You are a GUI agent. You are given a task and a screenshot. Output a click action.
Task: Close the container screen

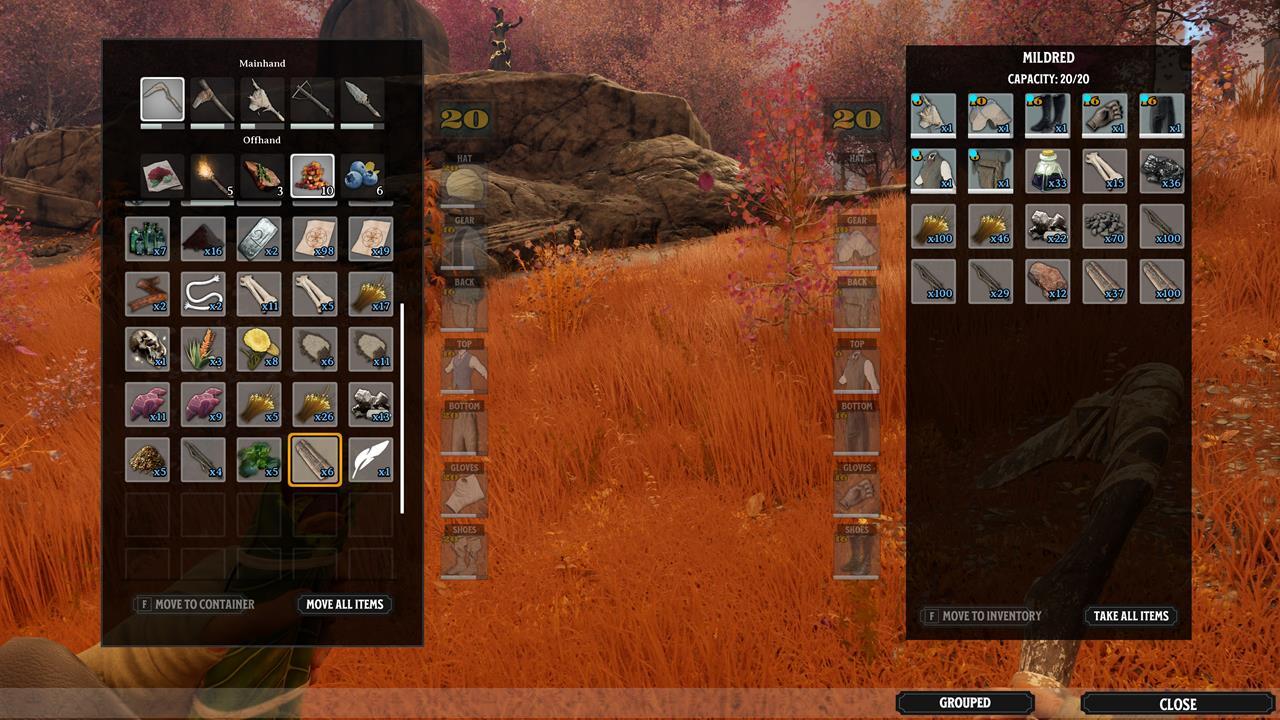point(1177,704)
